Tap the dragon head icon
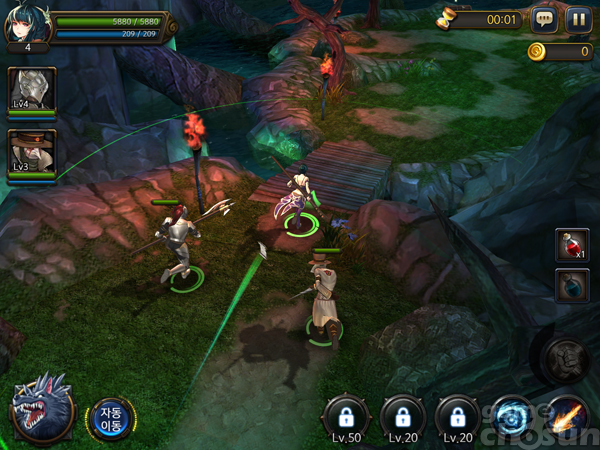Viewport: 600px width, 450px height. click(x=42, y=408)
